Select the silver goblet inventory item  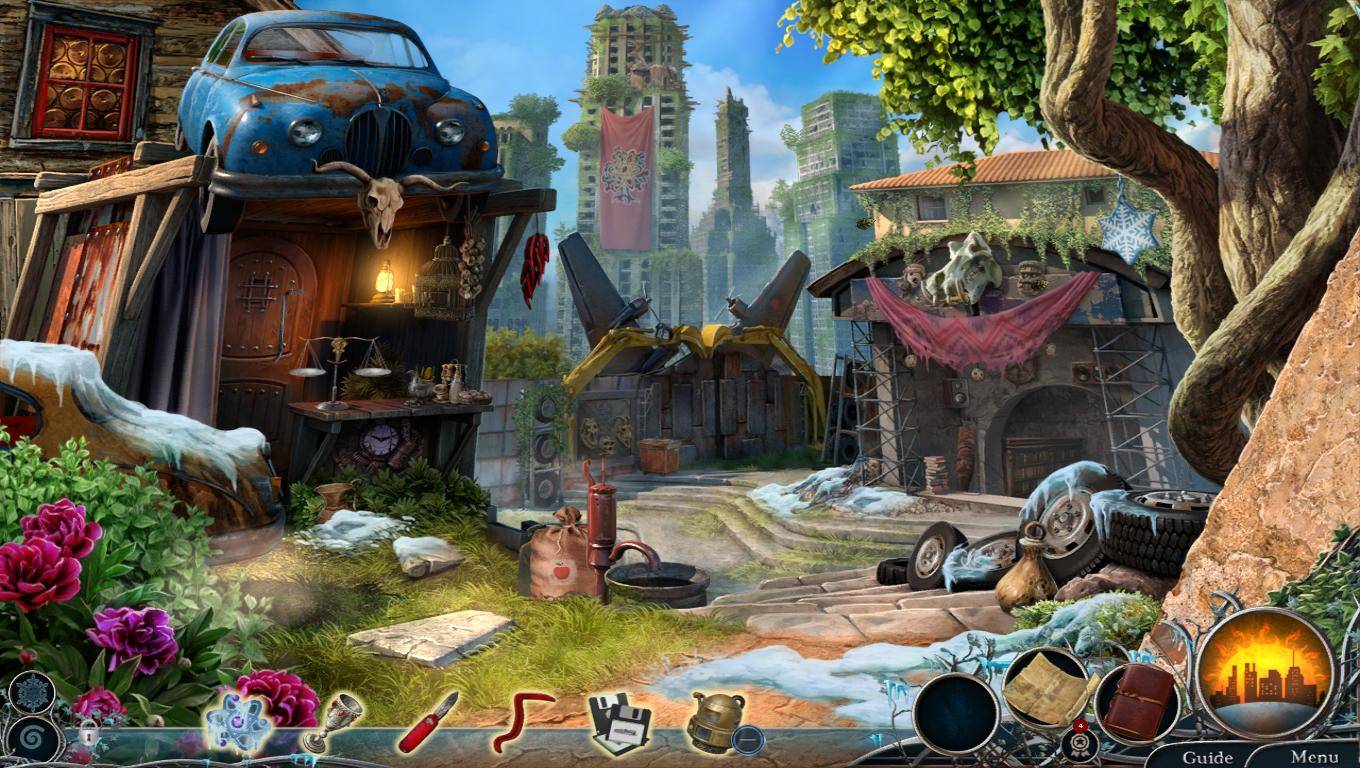tap(333, 723)
